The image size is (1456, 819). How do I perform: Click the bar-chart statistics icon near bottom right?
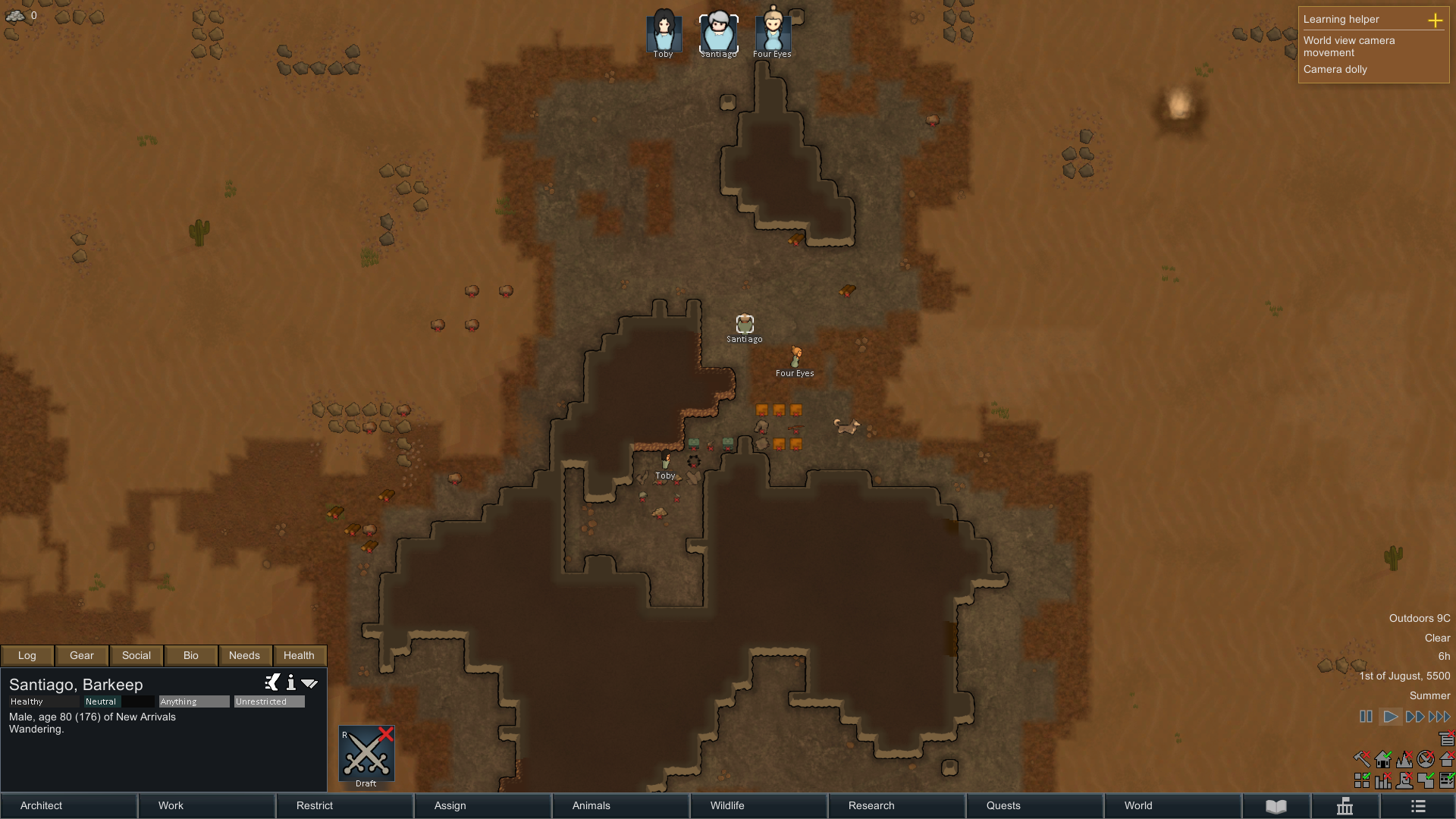[x=1382, y=780]
